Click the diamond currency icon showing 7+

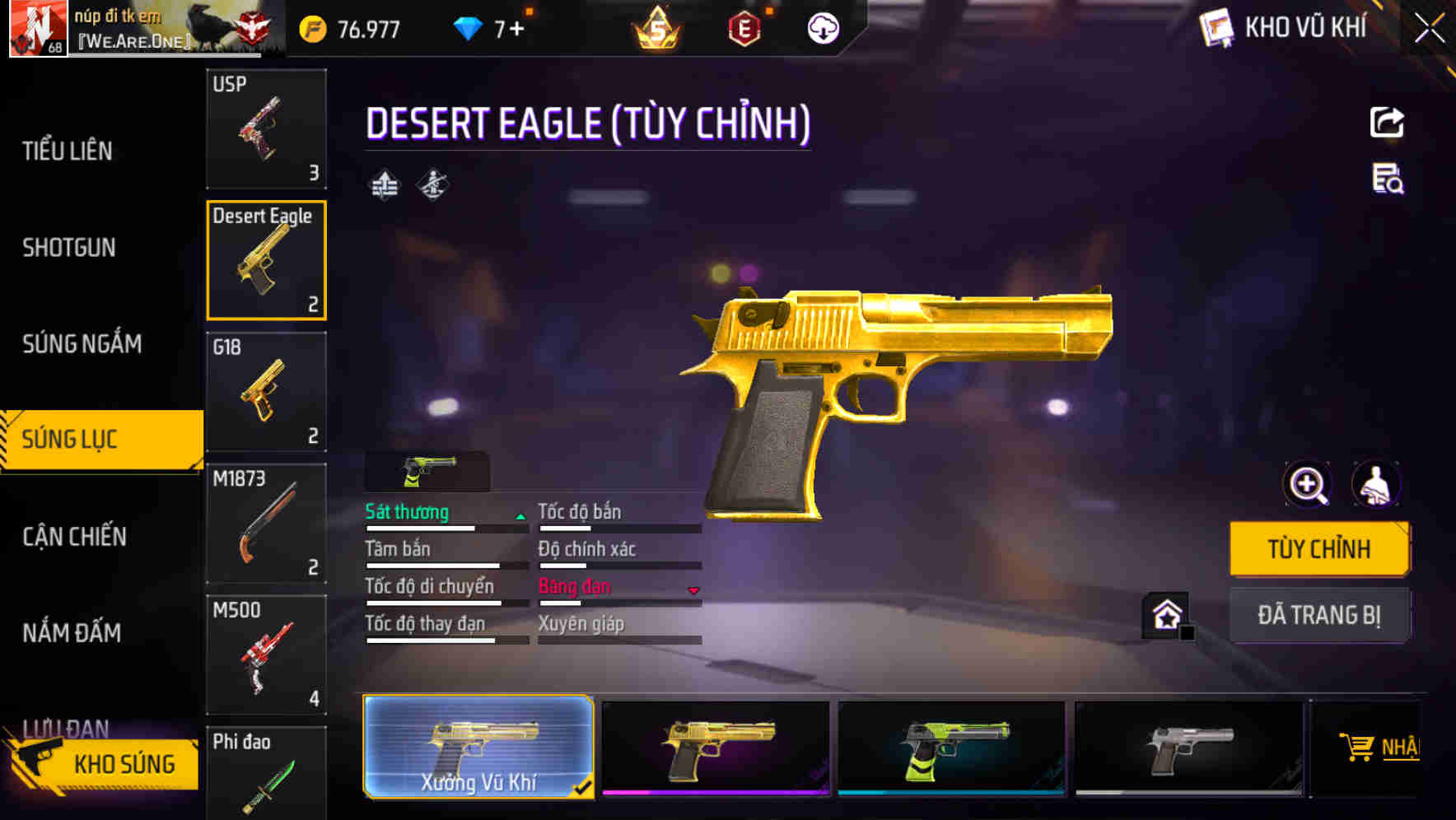click(467, 29)
